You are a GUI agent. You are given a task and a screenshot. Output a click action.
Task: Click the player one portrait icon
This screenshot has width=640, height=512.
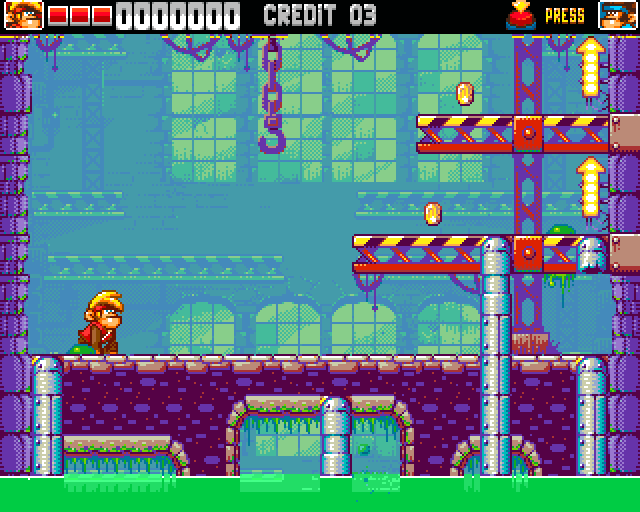[21, 15]
